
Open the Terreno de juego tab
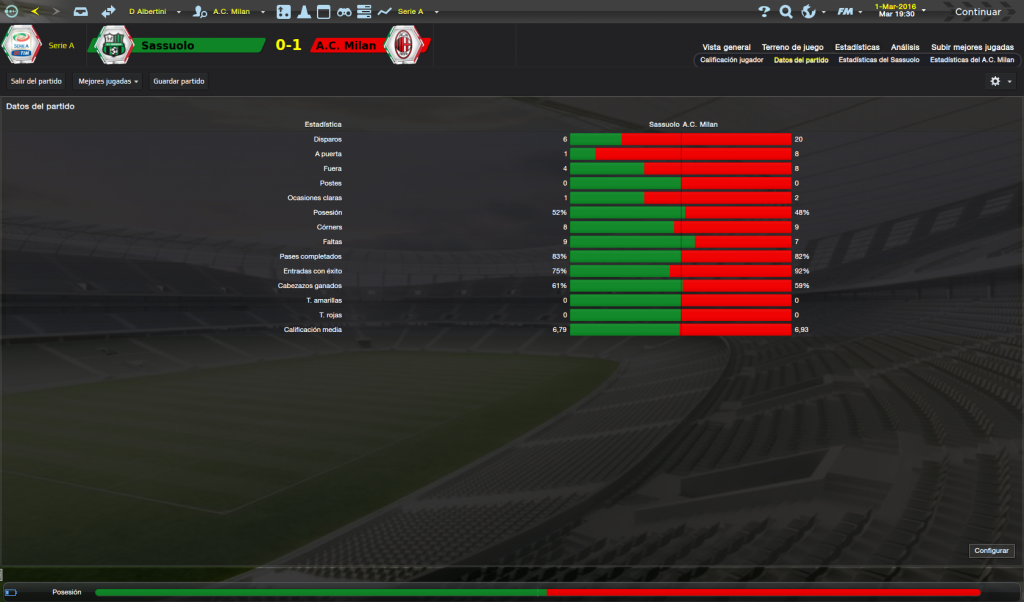792,47
